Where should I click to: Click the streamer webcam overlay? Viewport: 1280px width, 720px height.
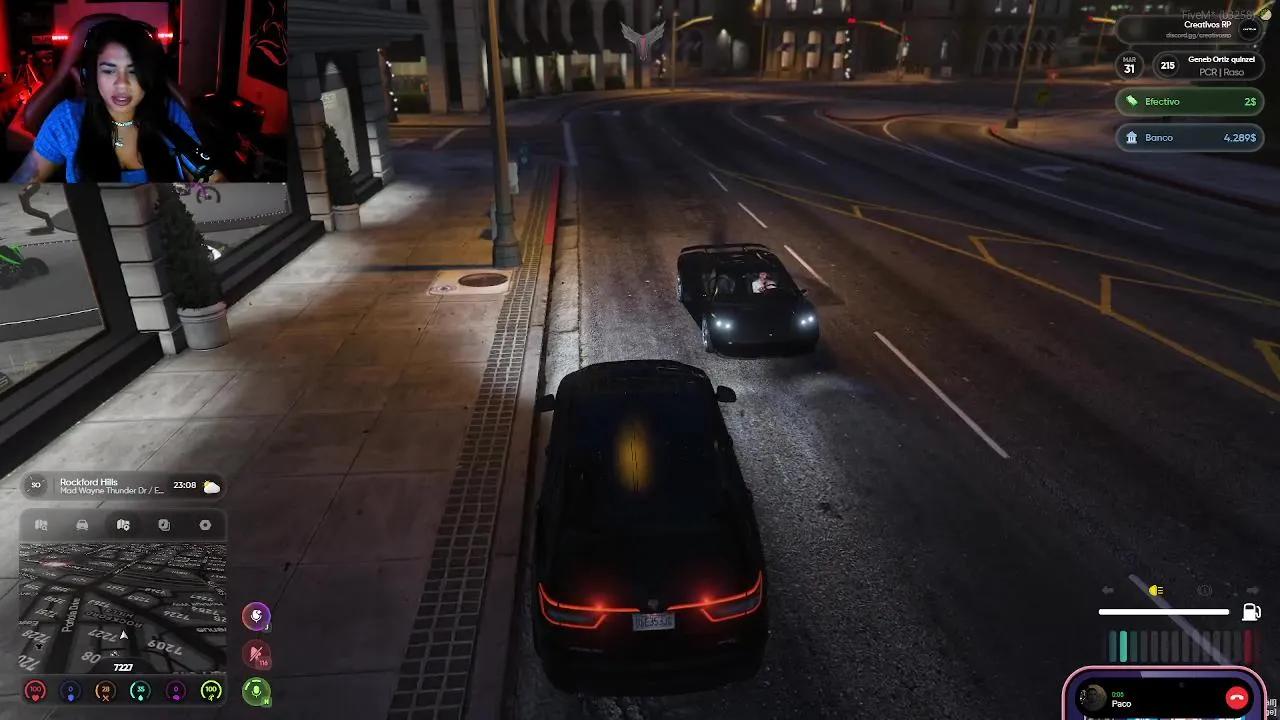click(x=143, y=91)
